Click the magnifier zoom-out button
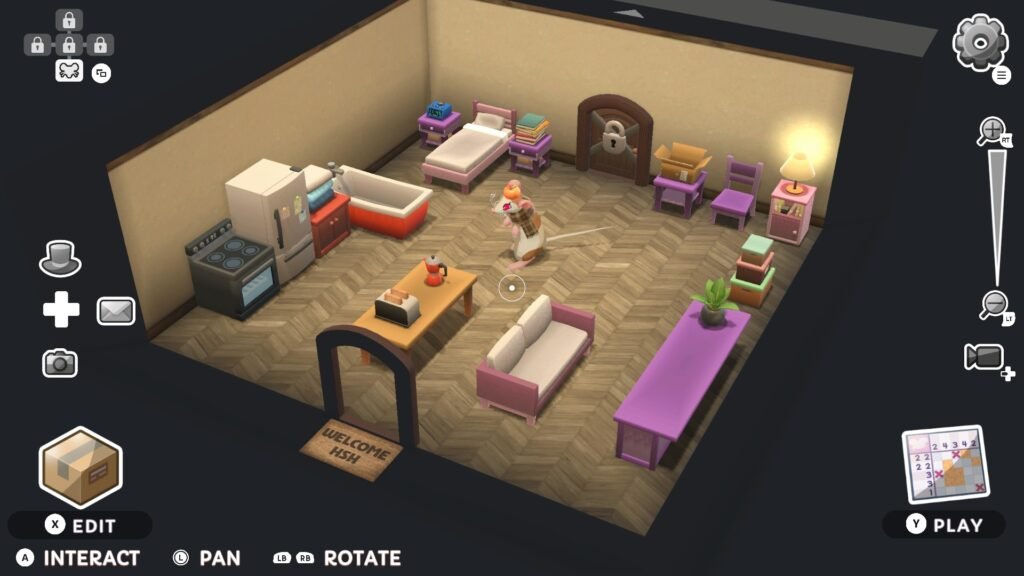The width and height of the screenshot is (1024, 576). (x=994, y=303)
